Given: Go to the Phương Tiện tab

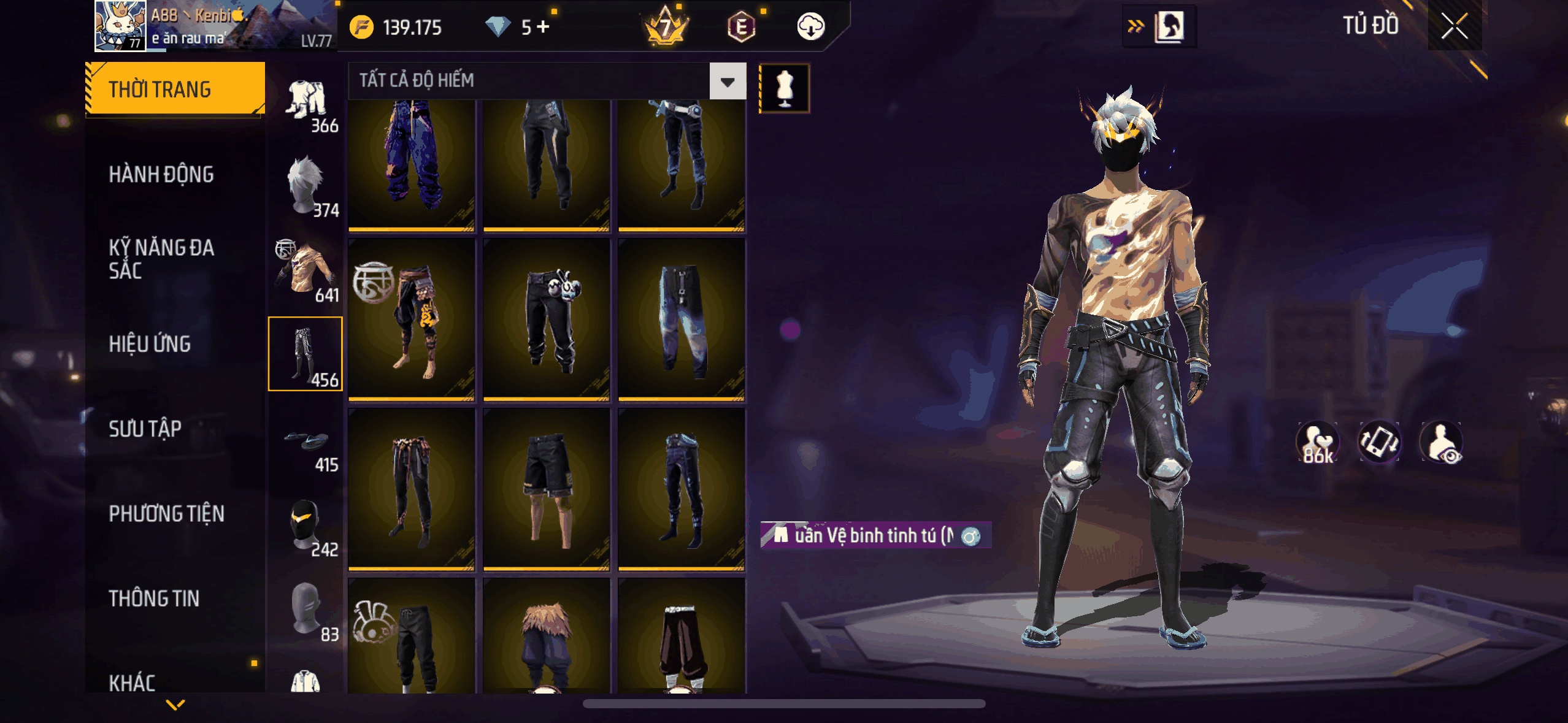Looking at the screenshot, I should tap(166, 513).
